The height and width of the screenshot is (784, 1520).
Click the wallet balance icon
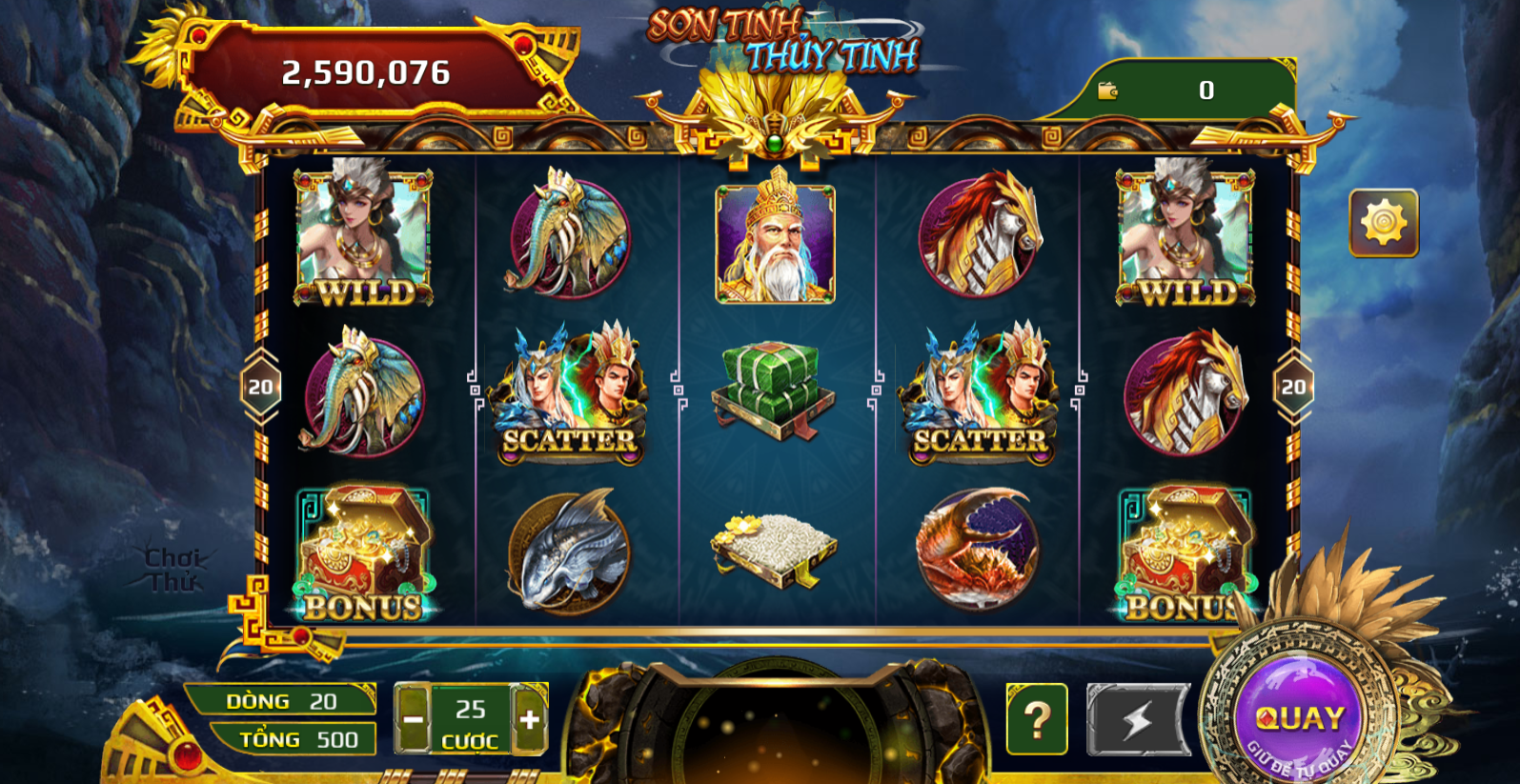1107,90
